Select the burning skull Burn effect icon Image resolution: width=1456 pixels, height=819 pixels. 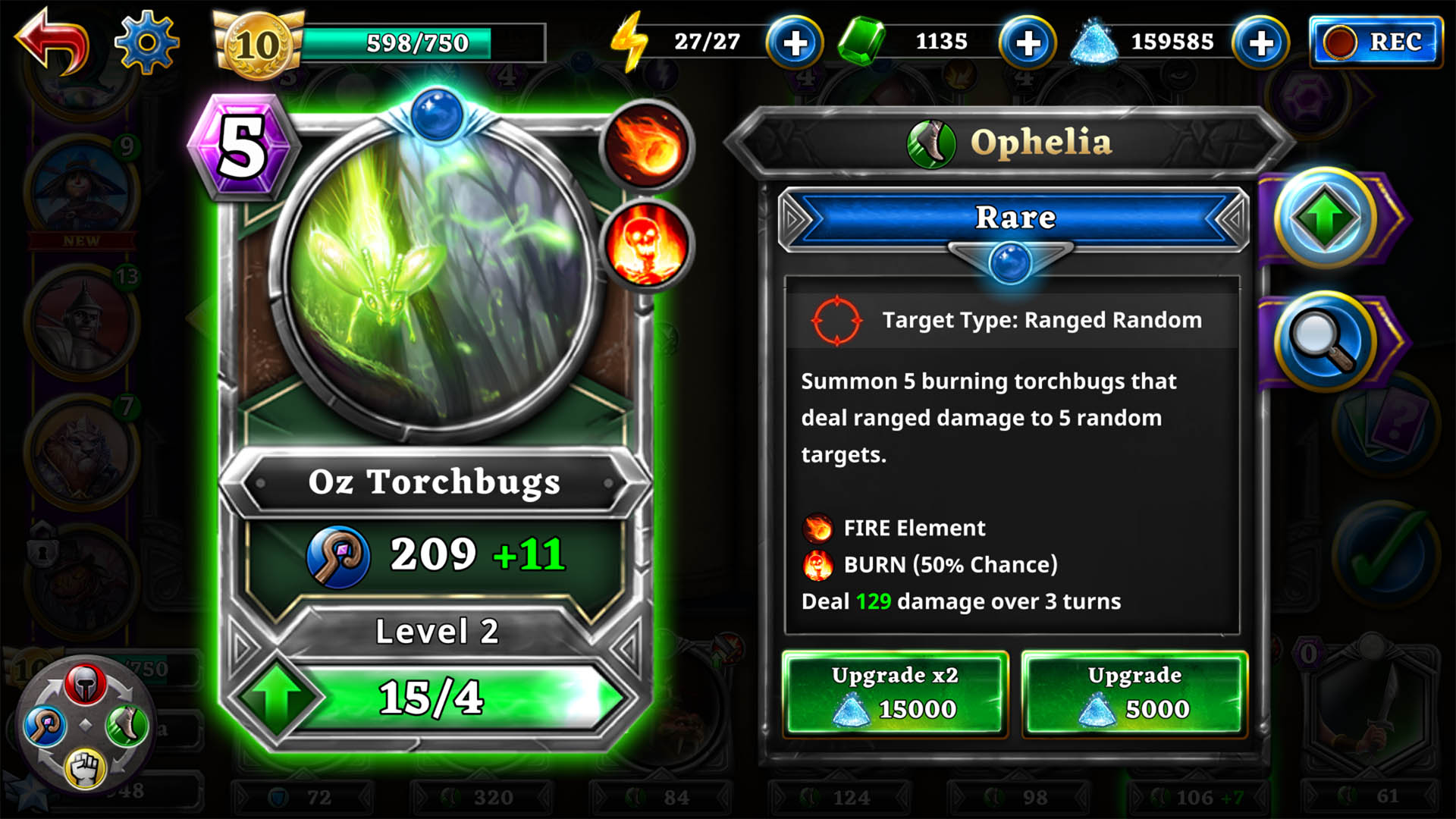(646, 244)
